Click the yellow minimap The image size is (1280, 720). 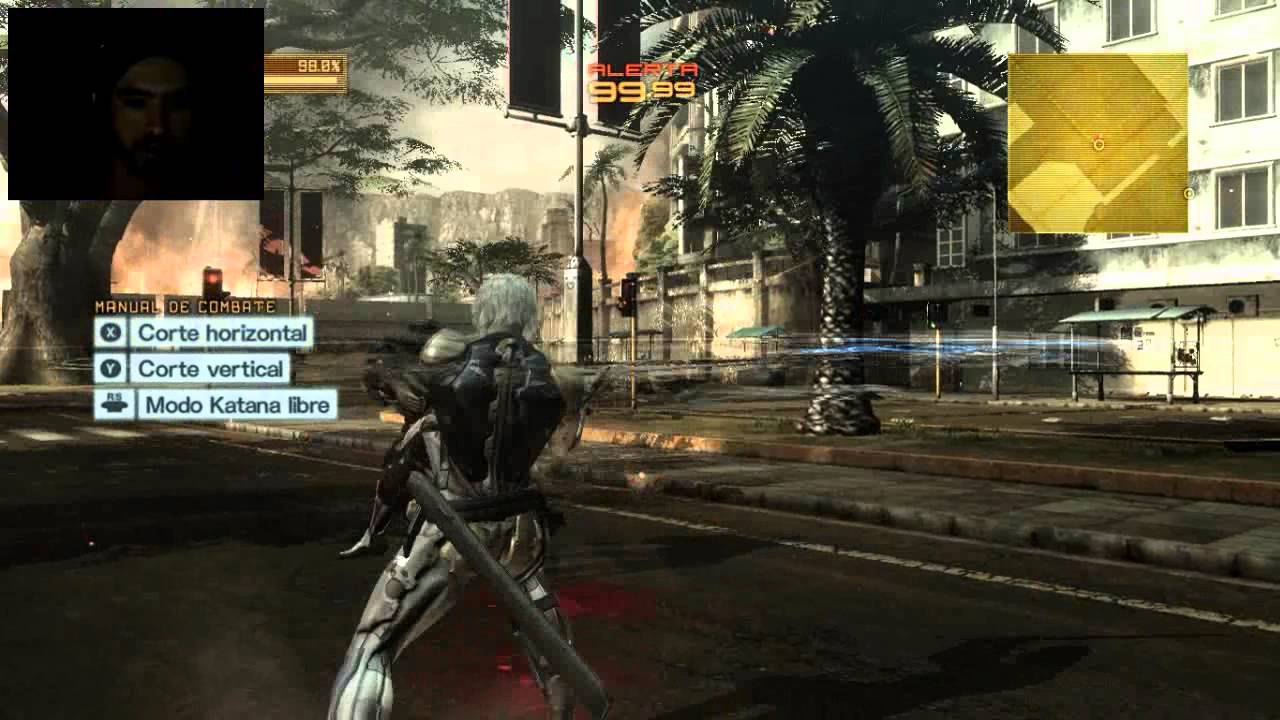[1097, 143]
